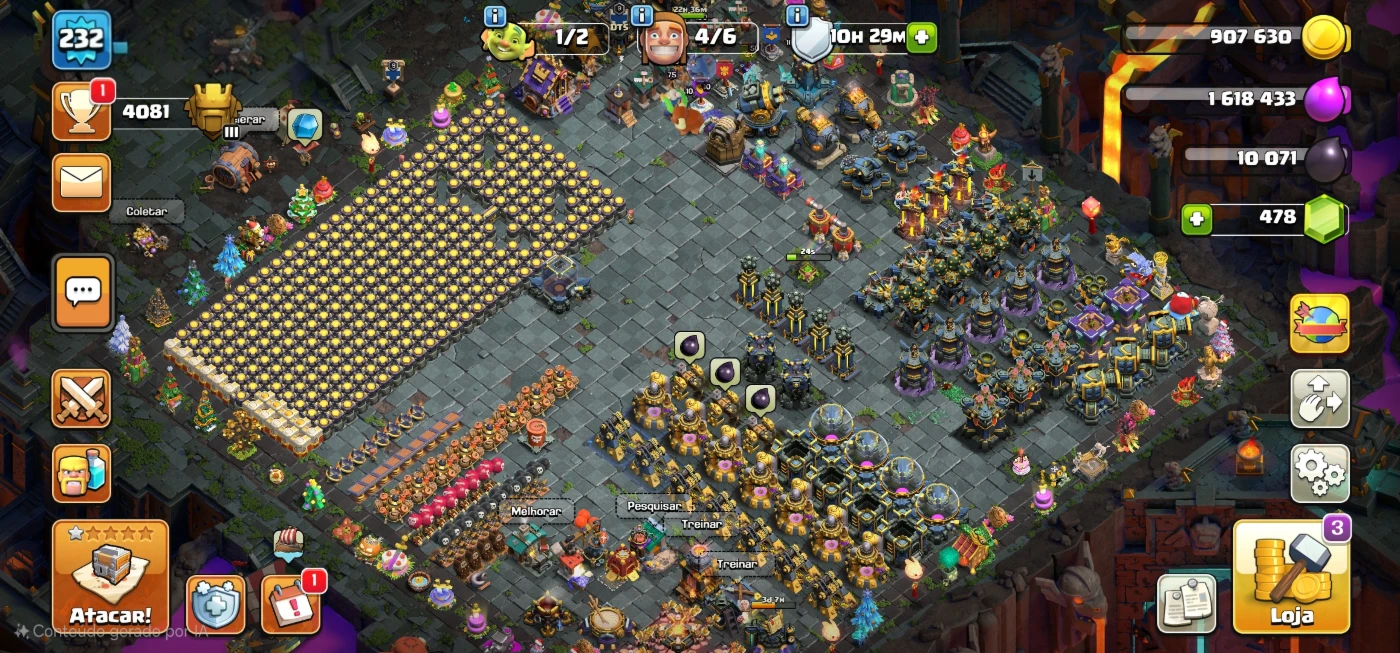Open the chat speech bubble
Image resolution: width=1400 pixels, height=653 pixels.
[82, 292]
